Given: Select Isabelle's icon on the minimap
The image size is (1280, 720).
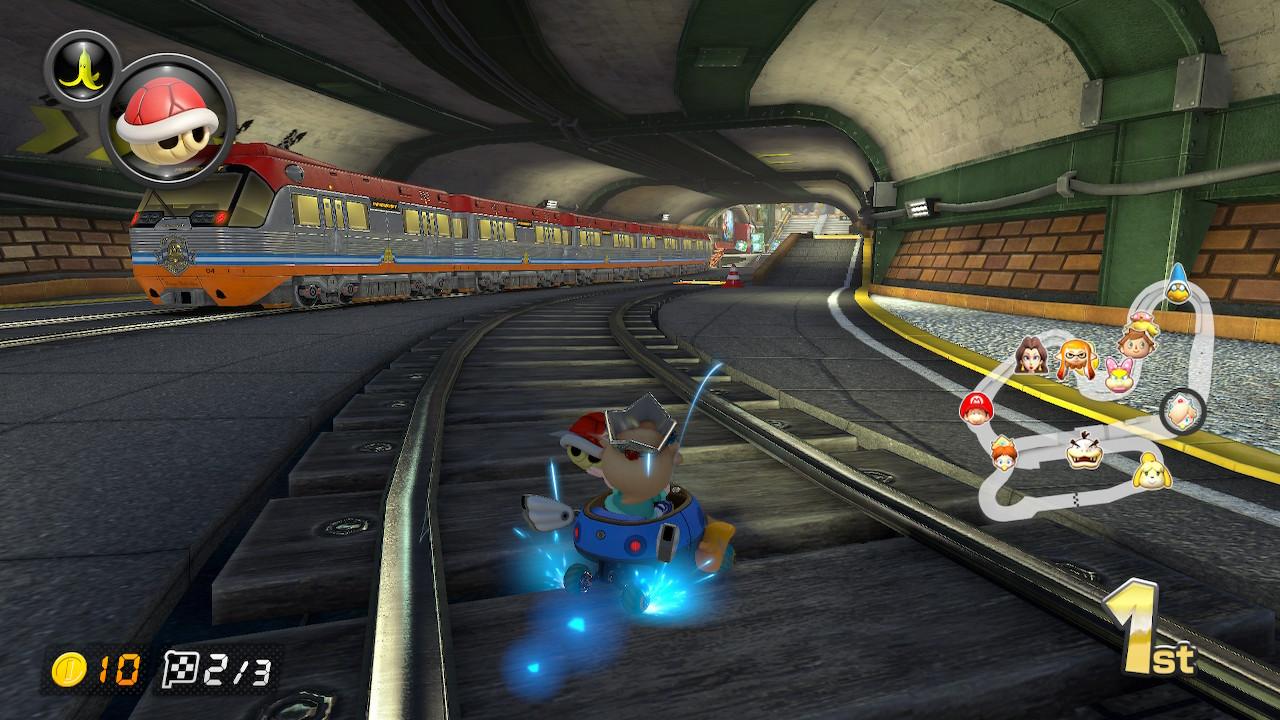Looking at the screenshot, I should tap(1150, 470).
